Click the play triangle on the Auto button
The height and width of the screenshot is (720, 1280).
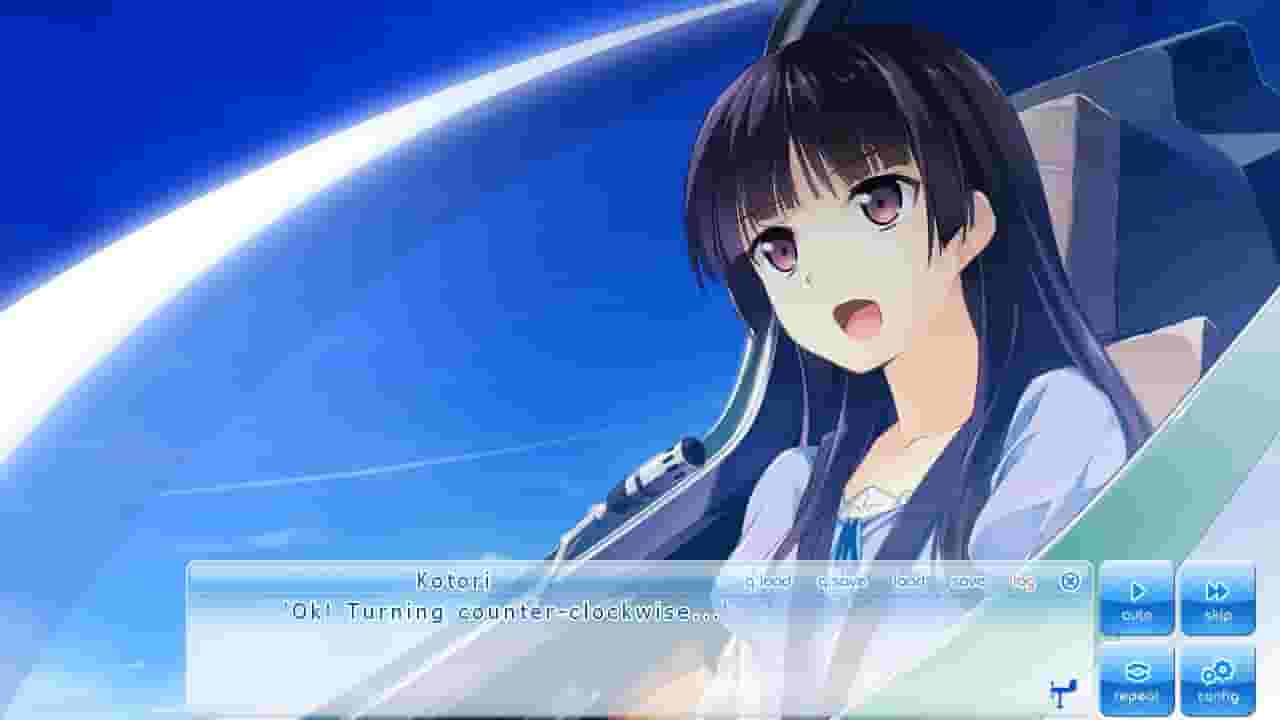tap(1136, 589)
